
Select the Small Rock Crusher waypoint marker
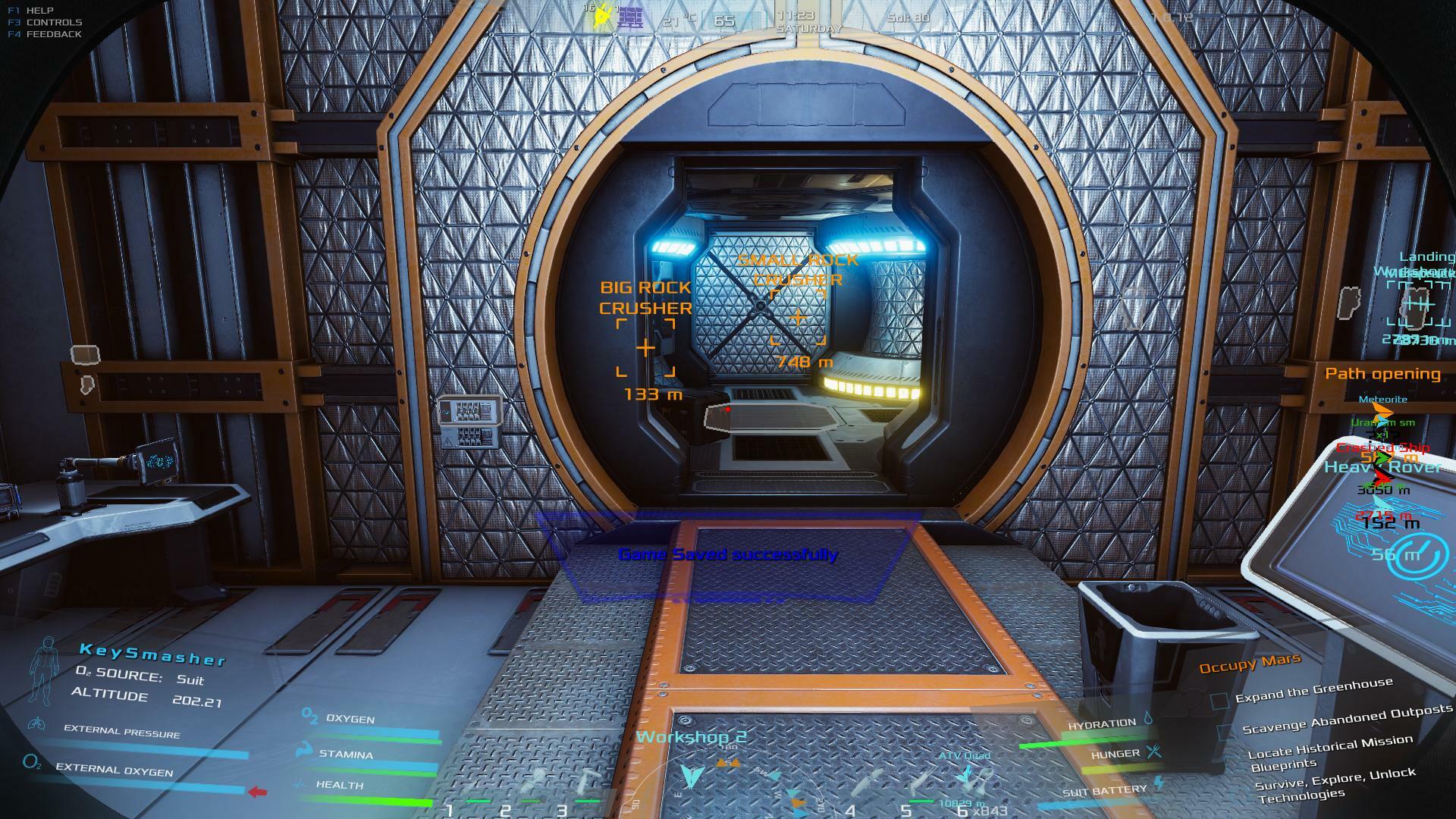point(798,317)
